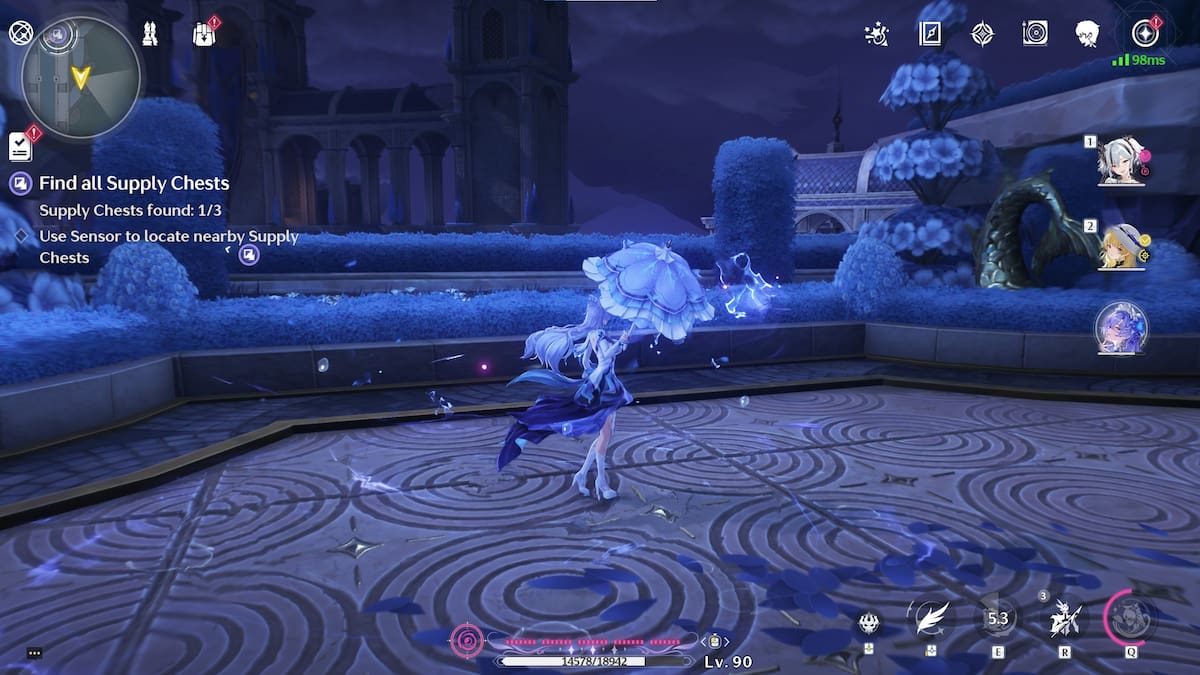1200x675 pixels.
Task: Use the feather wing utility skill
Action: [x=932, y=619]
